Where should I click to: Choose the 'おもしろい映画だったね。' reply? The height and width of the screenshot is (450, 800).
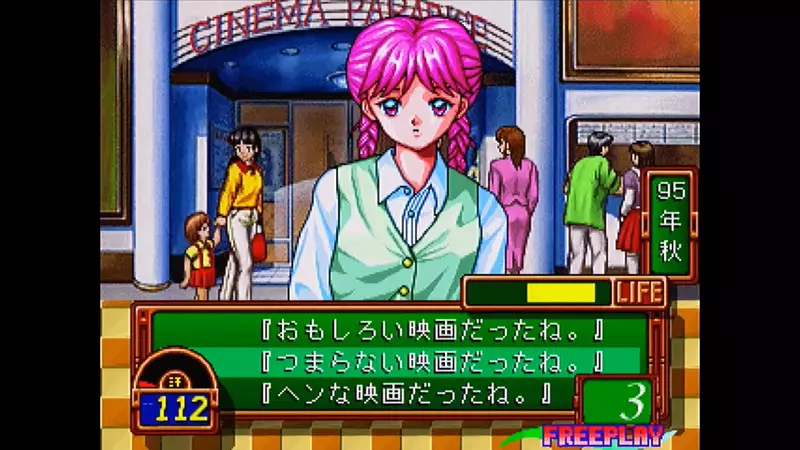400,328
